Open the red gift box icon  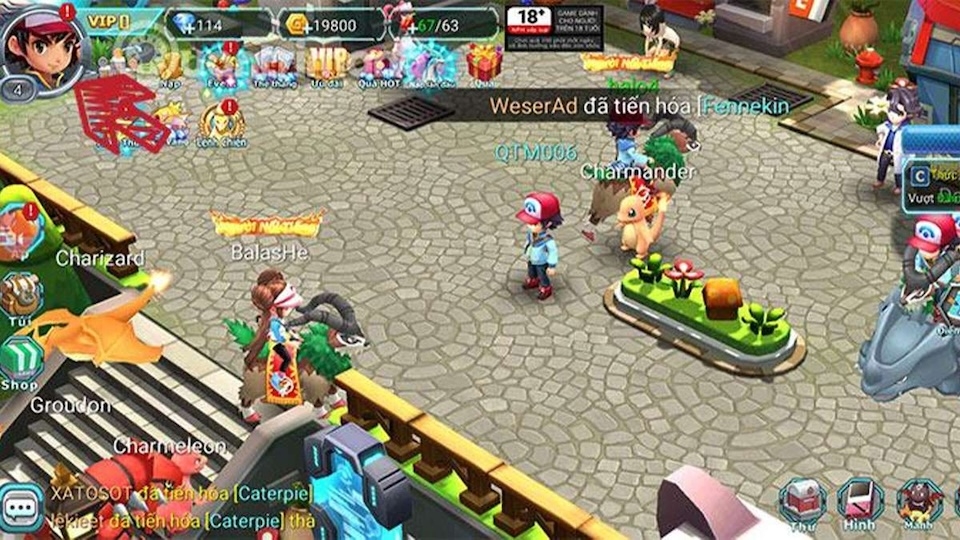pyautogui.click(x=484, y=63)
